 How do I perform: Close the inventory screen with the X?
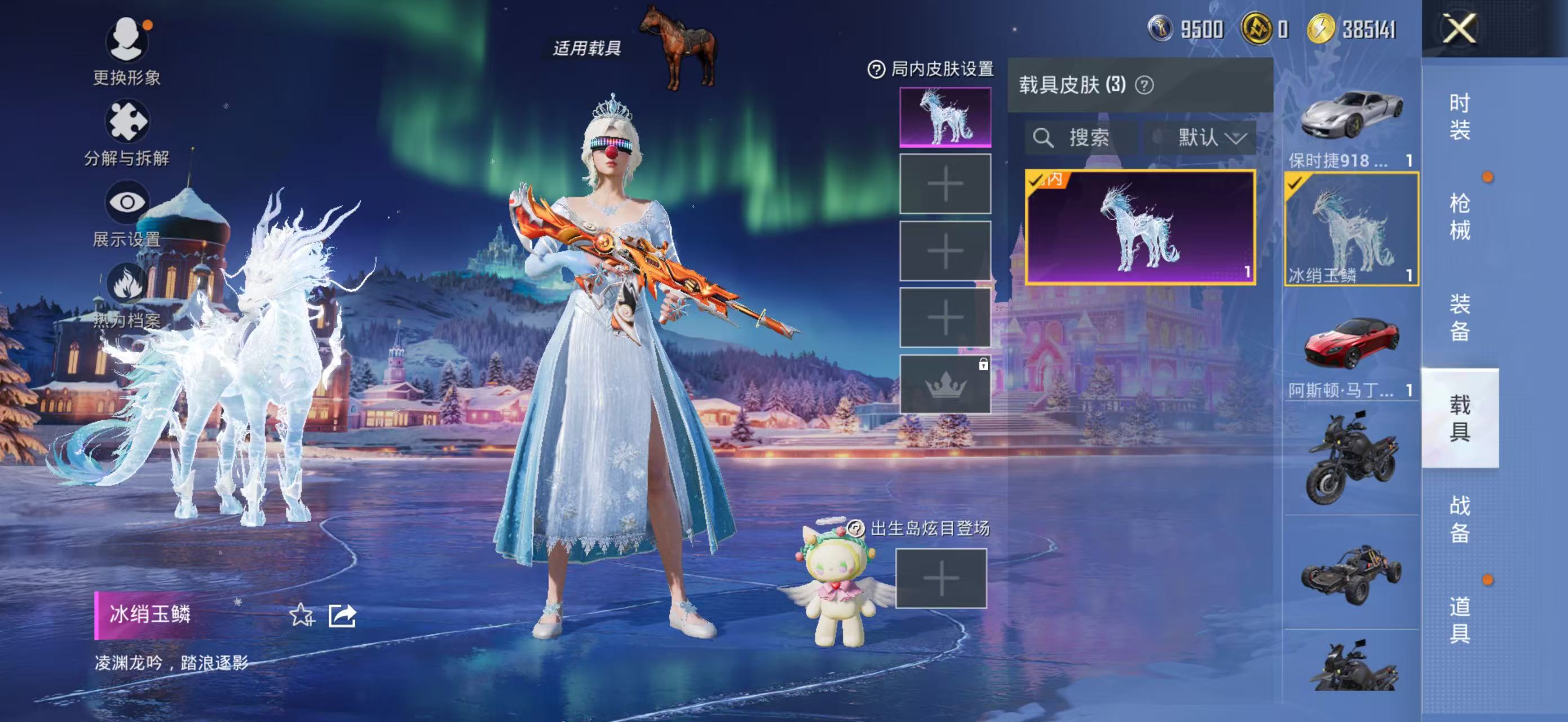(x=1459, y=29)
